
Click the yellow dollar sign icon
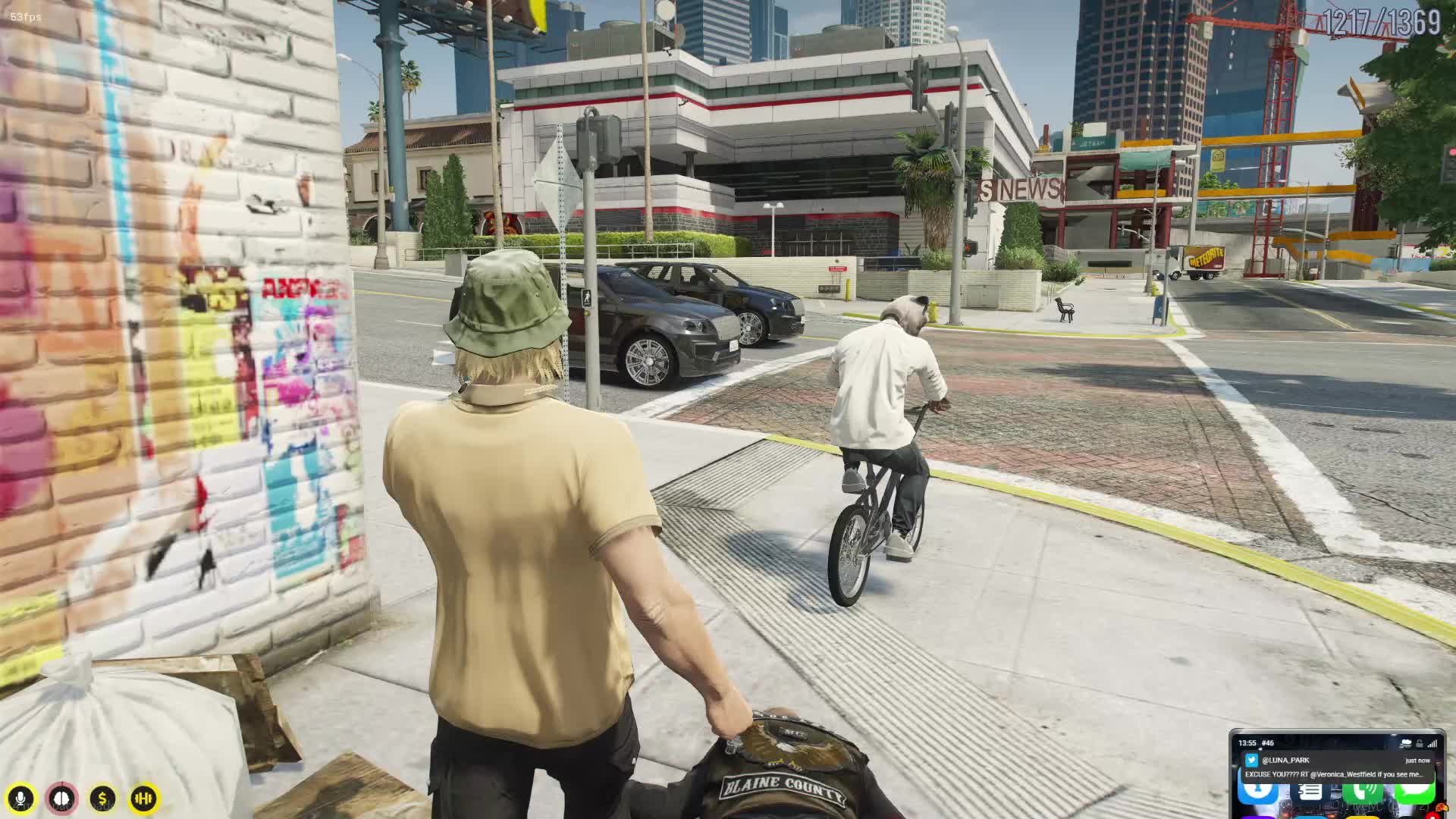click(x=102, y=798)
